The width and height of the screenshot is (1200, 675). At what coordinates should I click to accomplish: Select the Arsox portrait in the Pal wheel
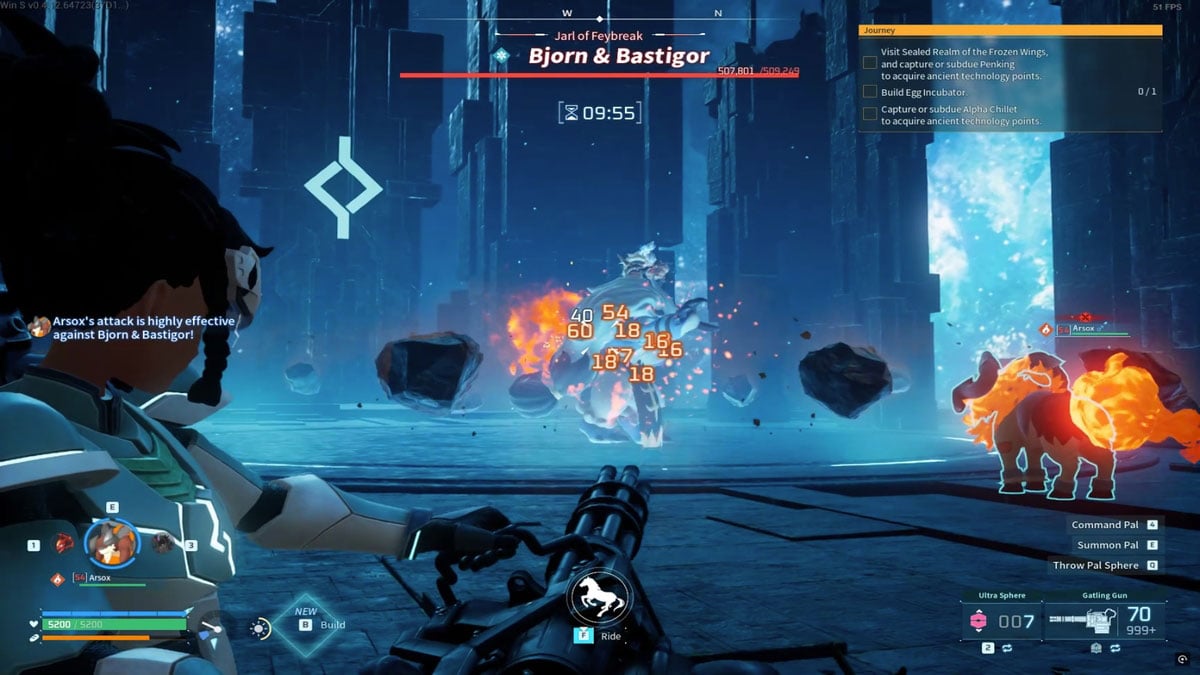click(110, 543)
